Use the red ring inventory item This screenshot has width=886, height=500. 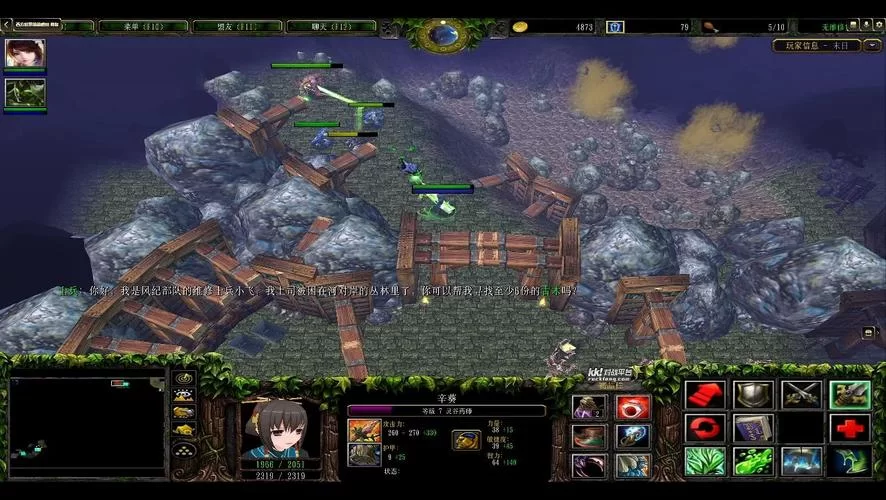coord(632,407)
